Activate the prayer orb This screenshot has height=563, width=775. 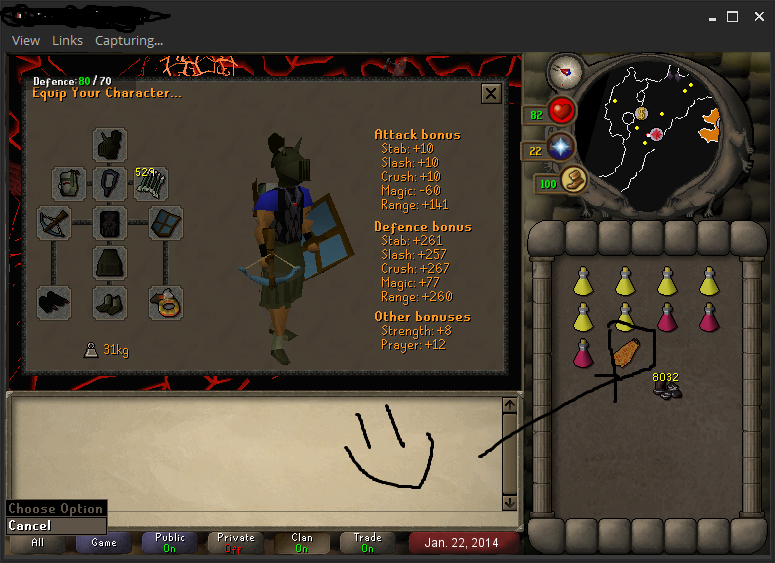pyautogui.click(x=562, y=147)
